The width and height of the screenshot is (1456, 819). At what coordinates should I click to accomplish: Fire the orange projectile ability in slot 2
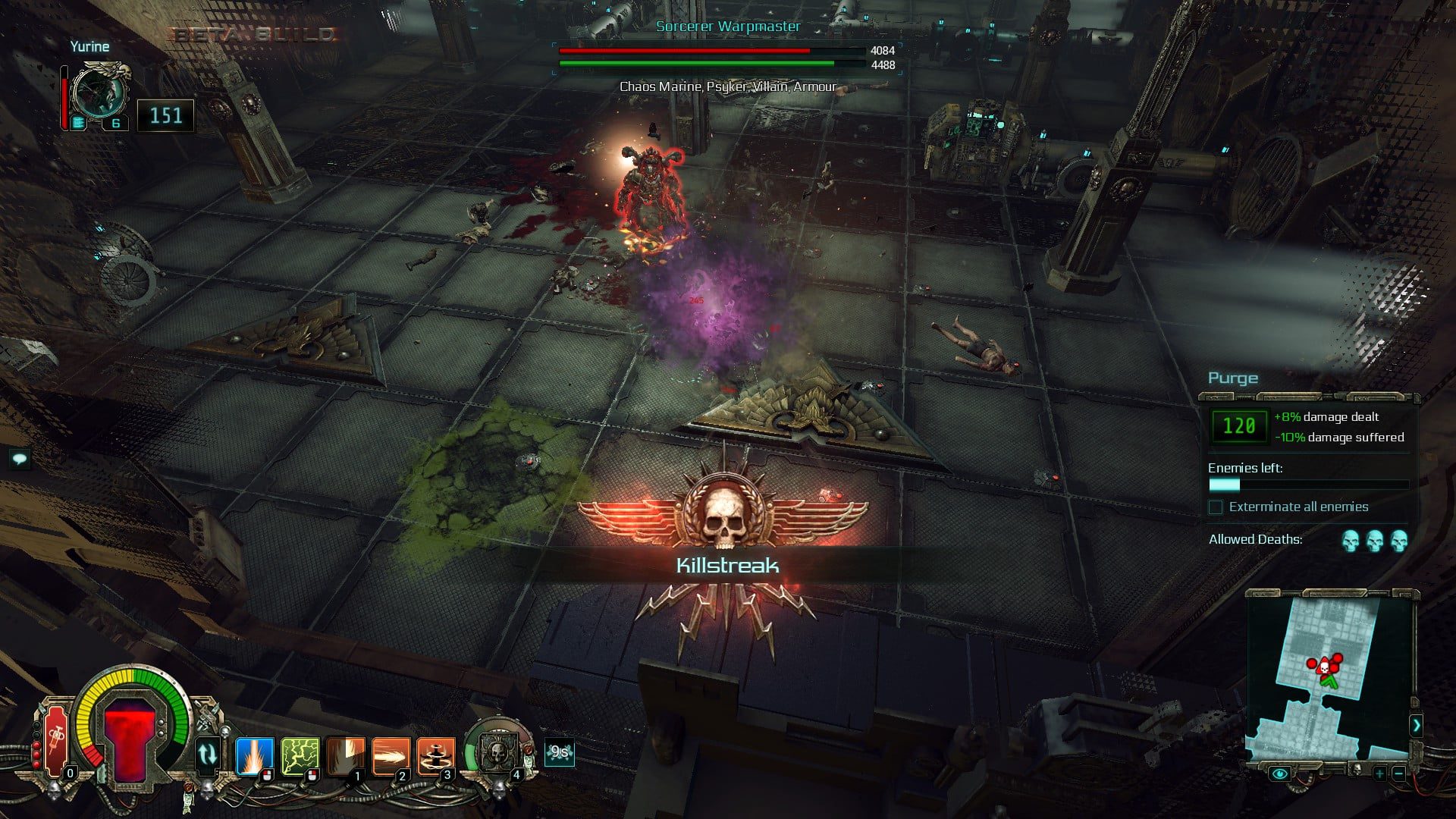coord(391,755)
